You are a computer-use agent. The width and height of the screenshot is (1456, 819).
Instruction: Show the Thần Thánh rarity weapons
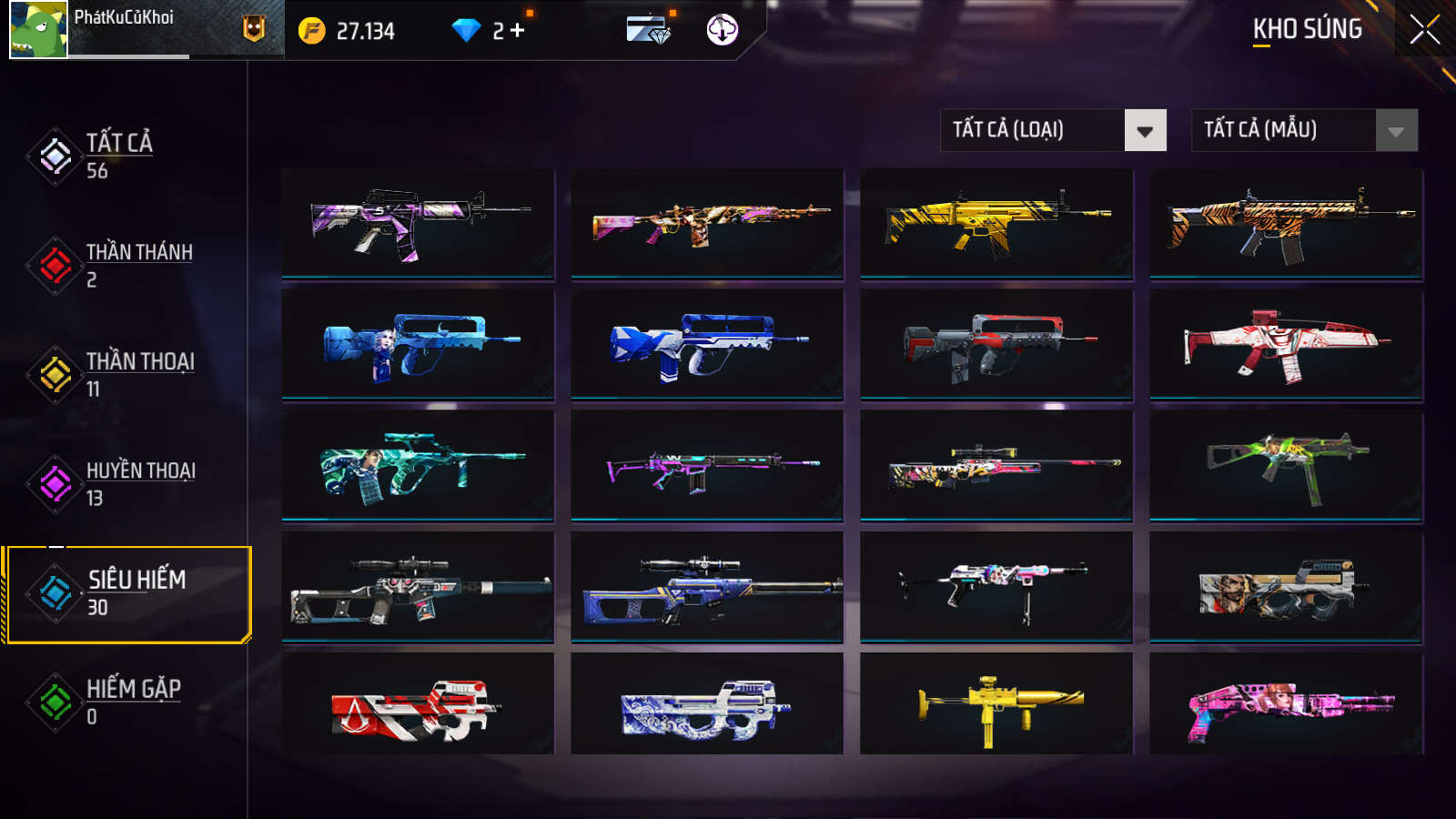pos(136,265)
